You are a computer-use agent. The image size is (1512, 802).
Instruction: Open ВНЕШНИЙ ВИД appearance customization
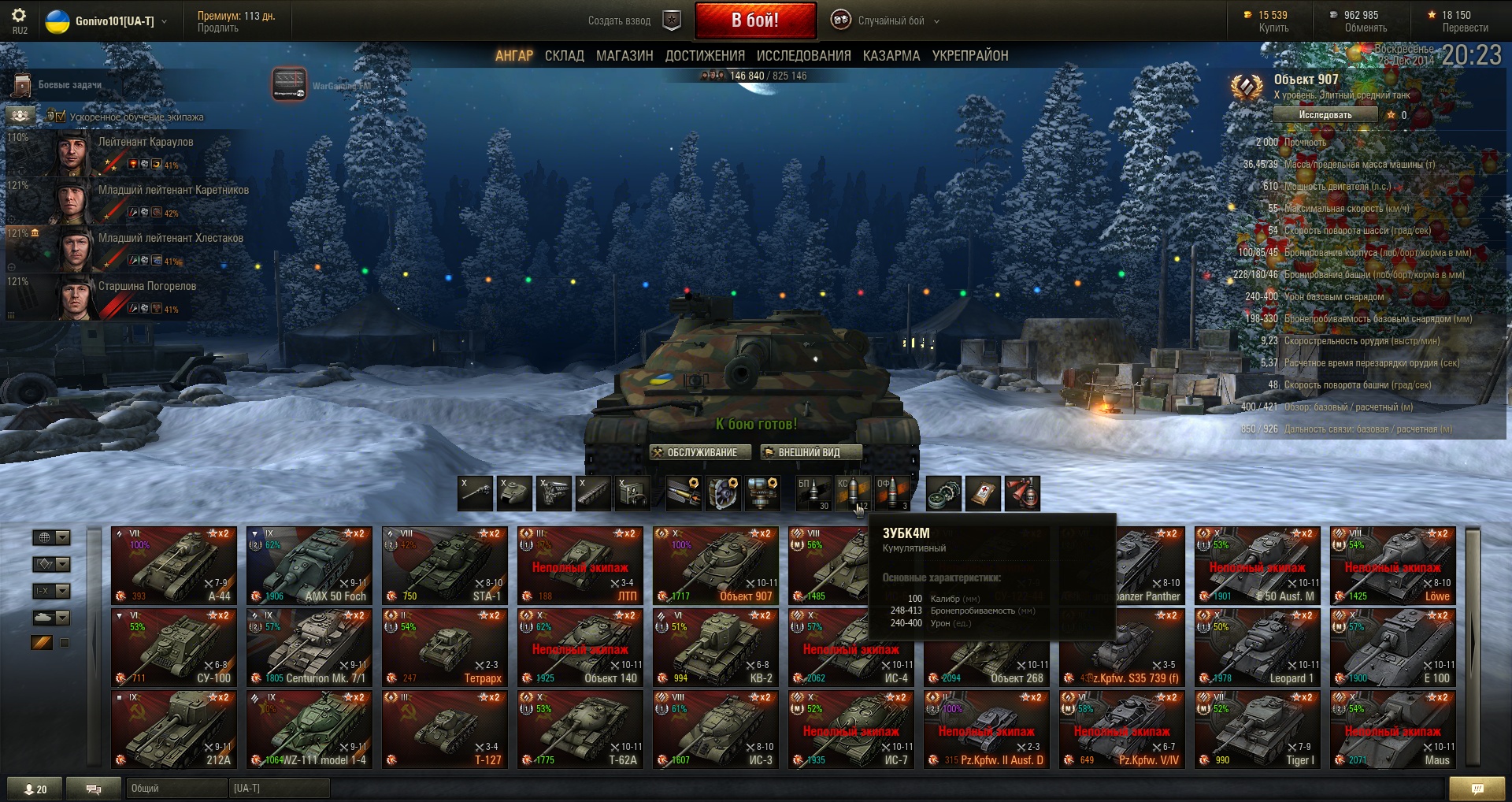[x=810, y=452]
